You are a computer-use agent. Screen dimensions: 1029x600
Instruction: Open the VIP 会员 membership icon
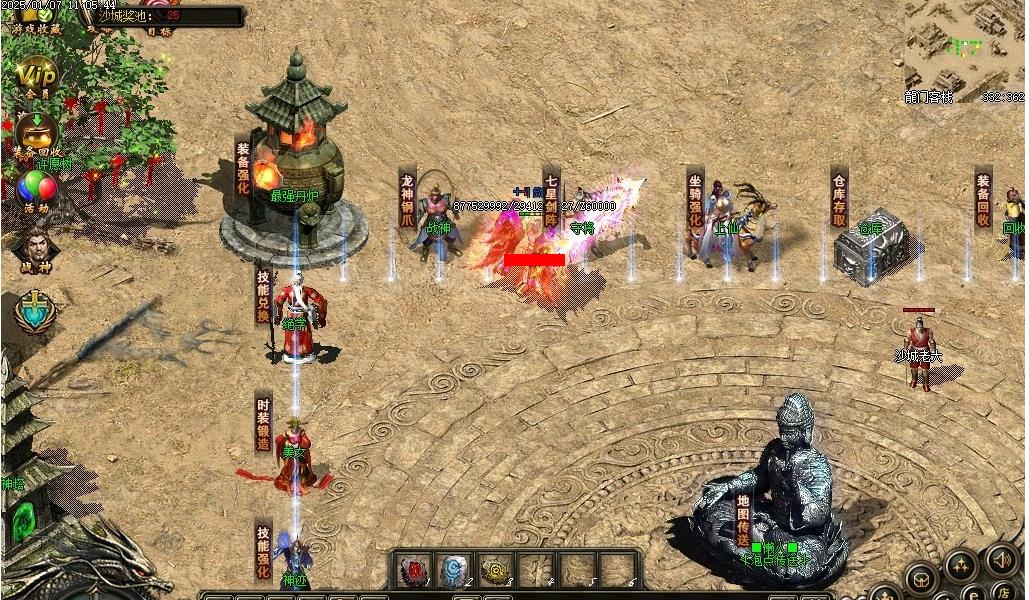[x=37, y=76]
